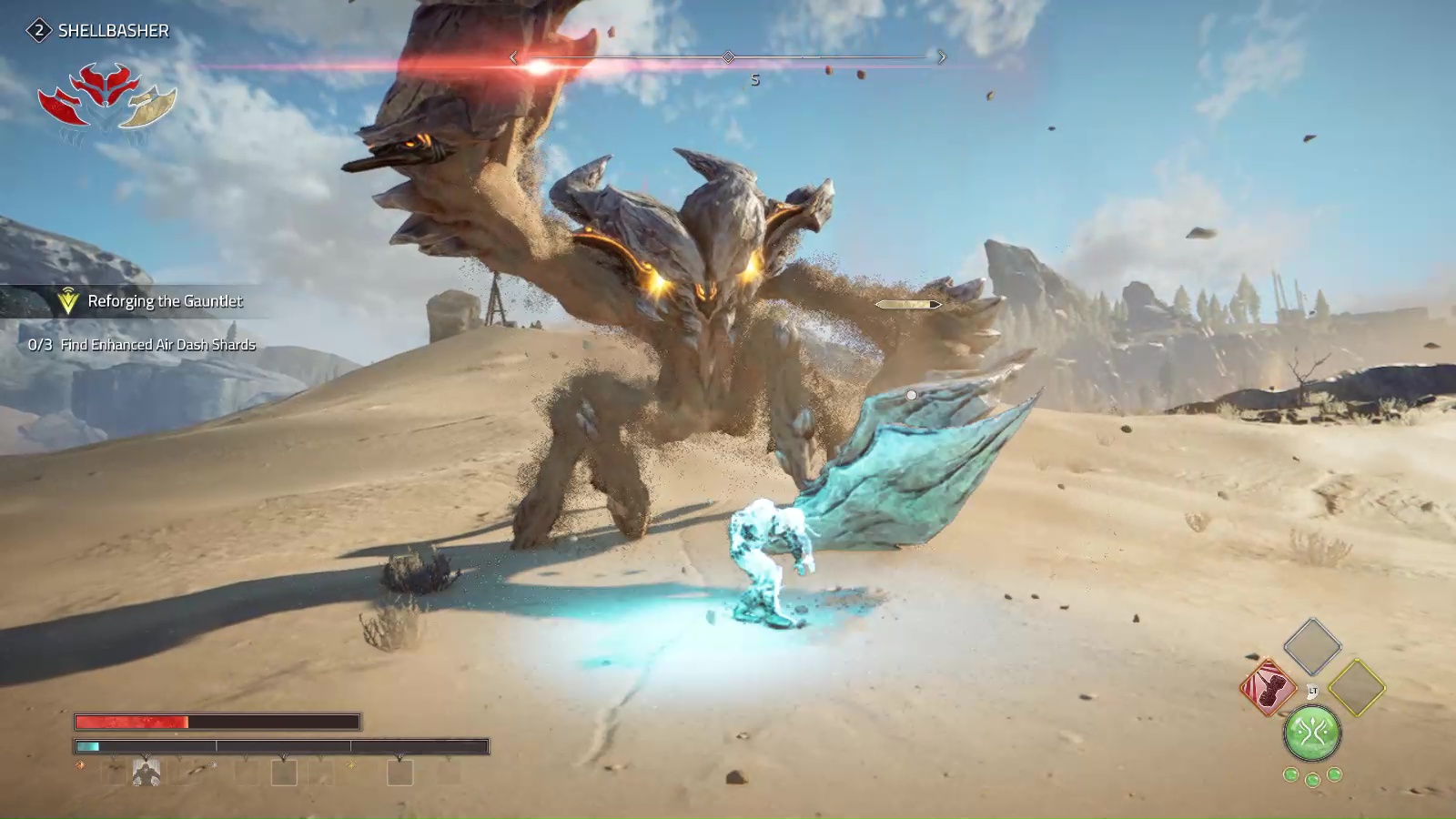Click the compass bar diamond marker
The width and height of the screenshot is (1456, 819).
click(x=728, y=57)
